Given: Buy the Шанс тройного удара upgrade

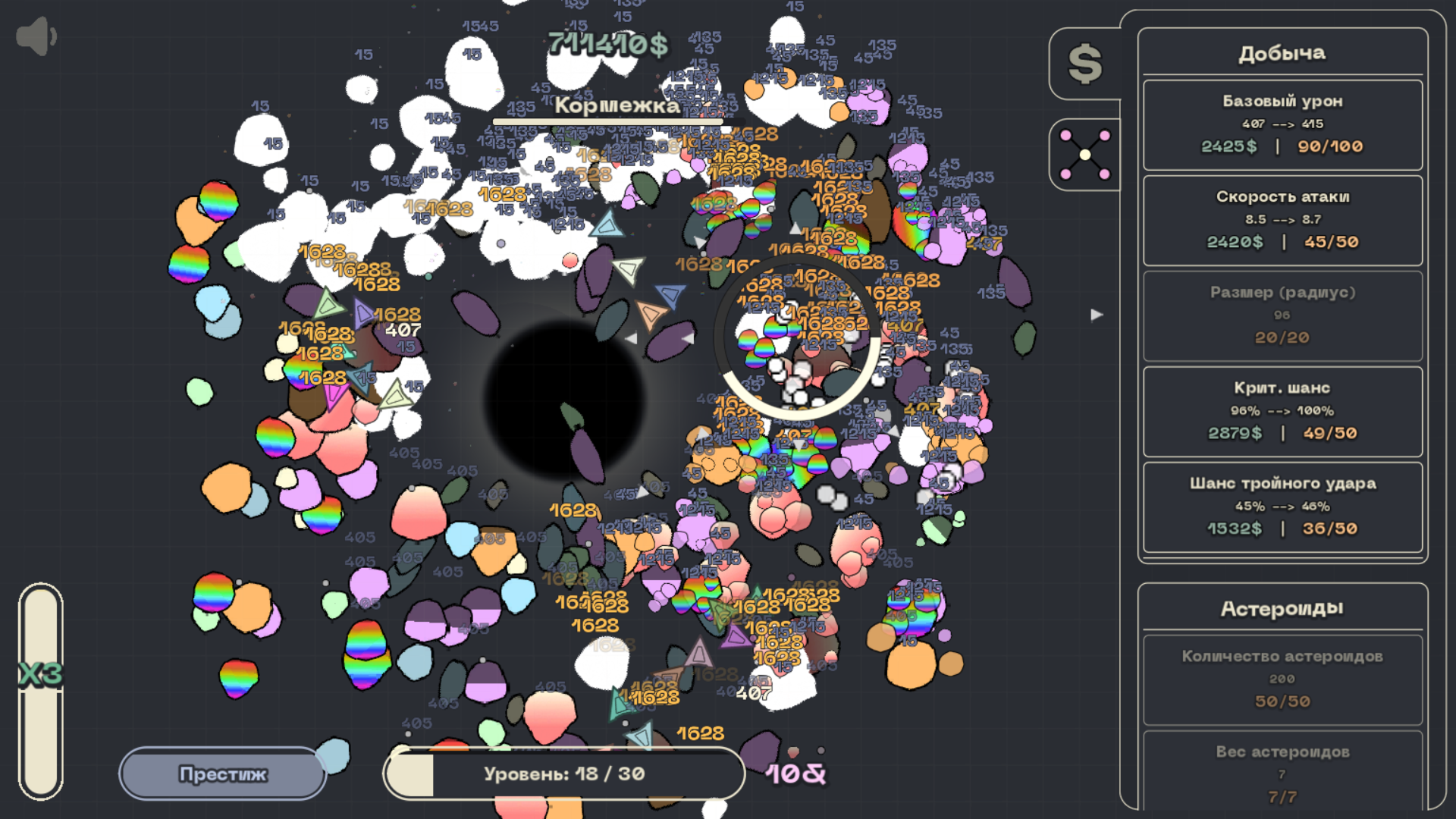Looking at the screenshot, I should tap(1282, 506).
